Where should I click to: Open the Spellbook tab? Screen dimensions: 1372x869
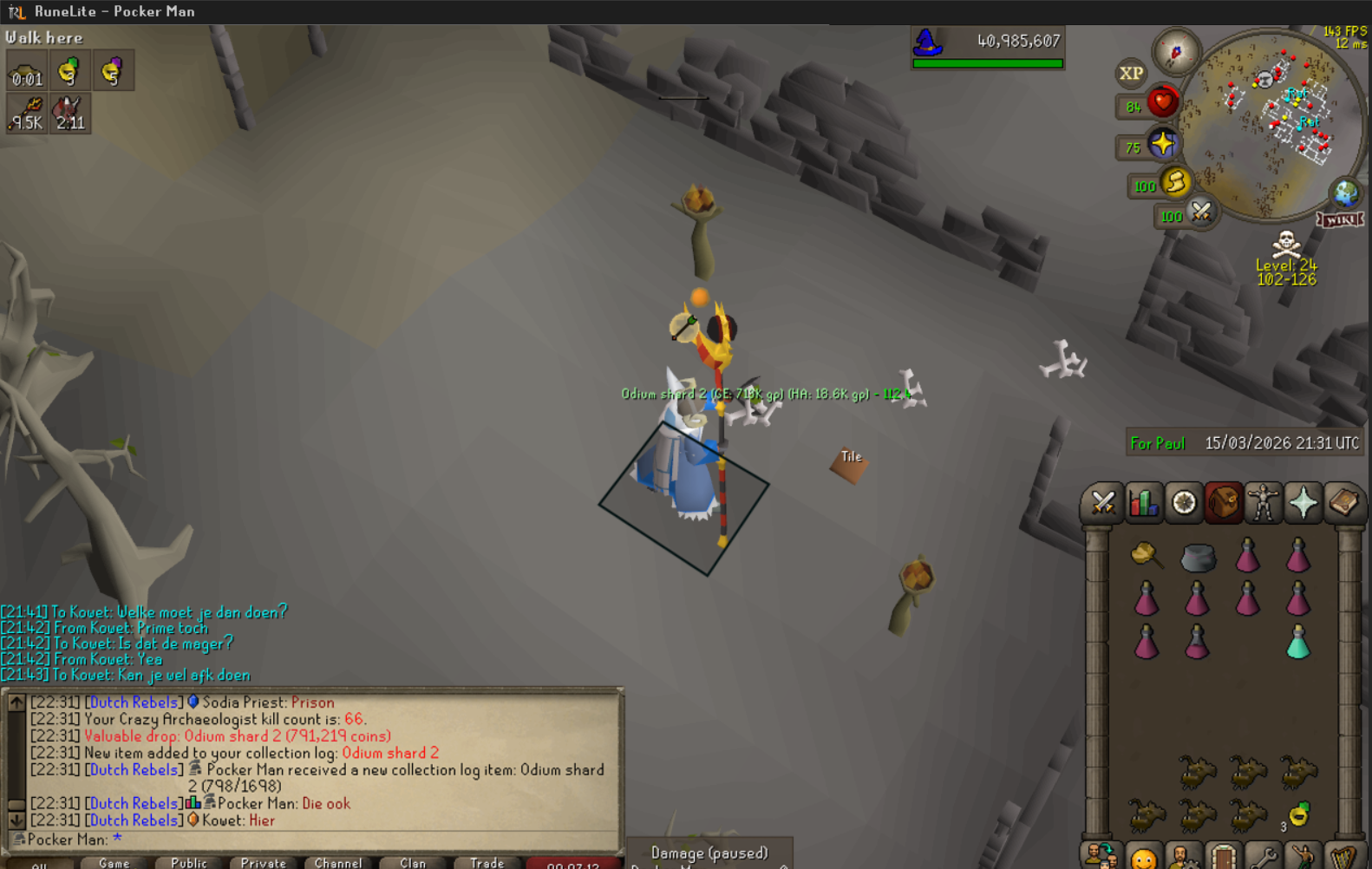click(x=1343, y=503)
